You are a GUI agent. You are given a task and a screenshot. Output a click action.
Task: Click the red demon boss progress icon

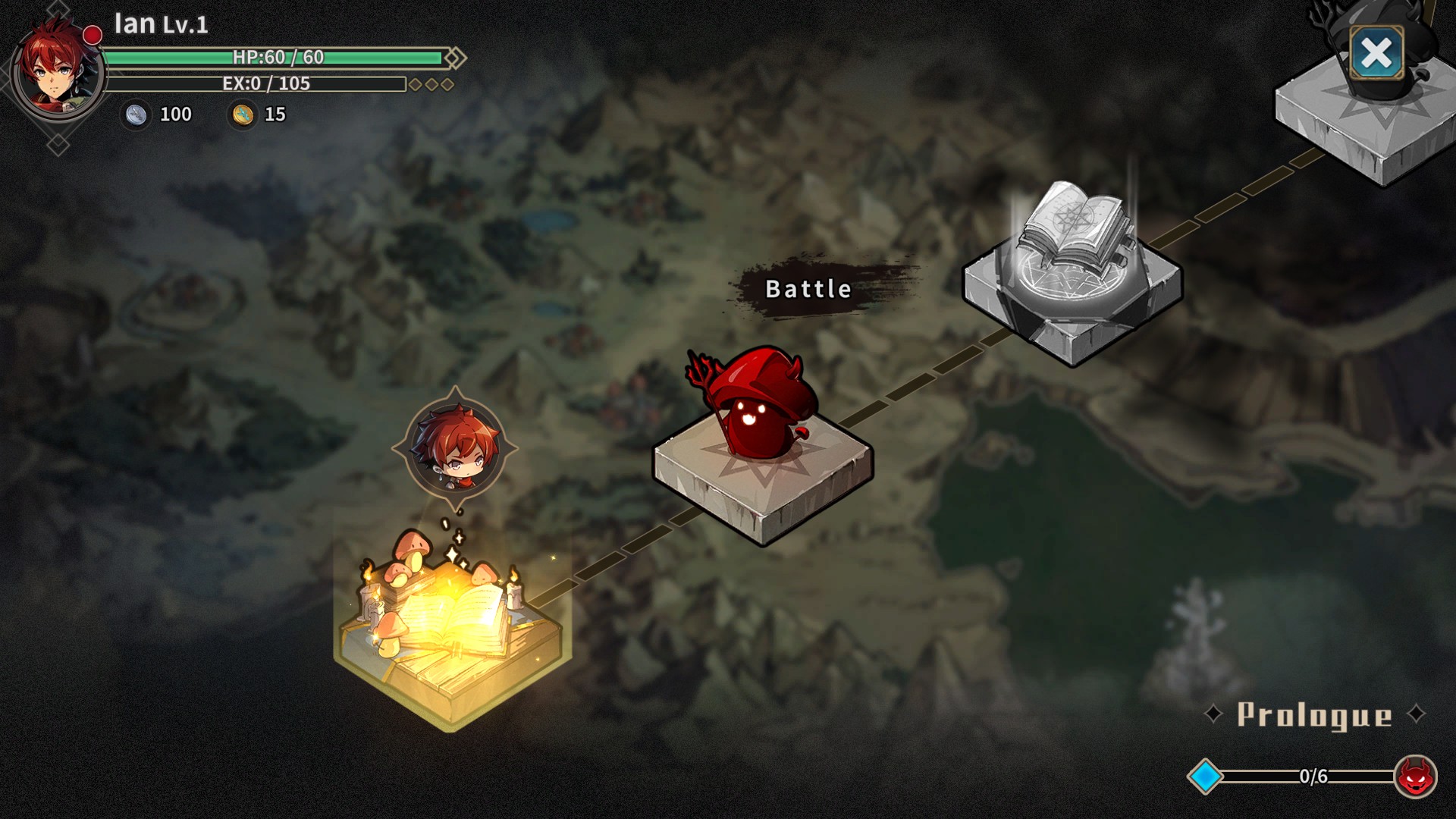pyautogui.click(x=1415, y=777)
